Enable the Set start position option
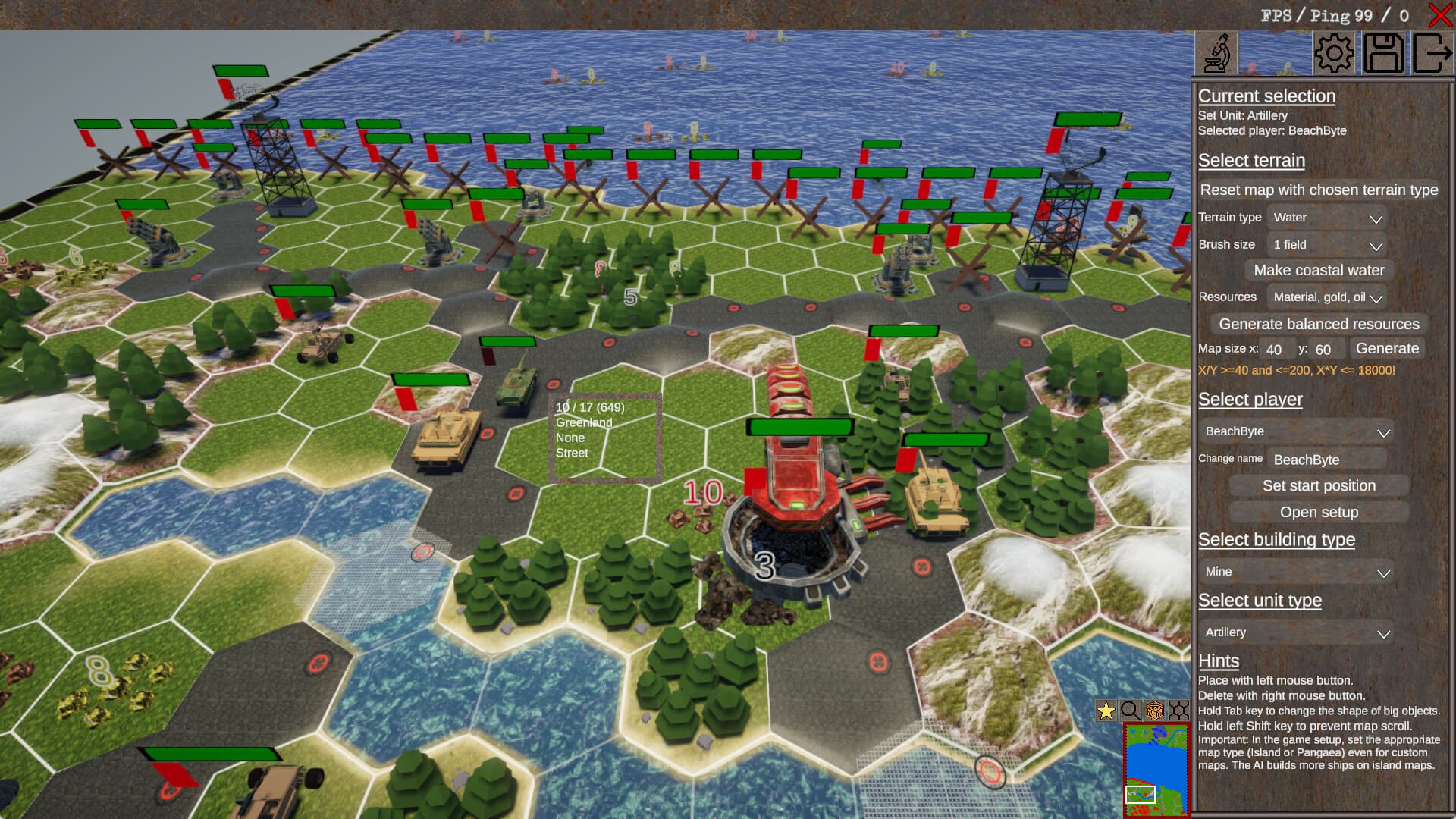This screenshot has width=1456, height=819. coord(1319,485)
